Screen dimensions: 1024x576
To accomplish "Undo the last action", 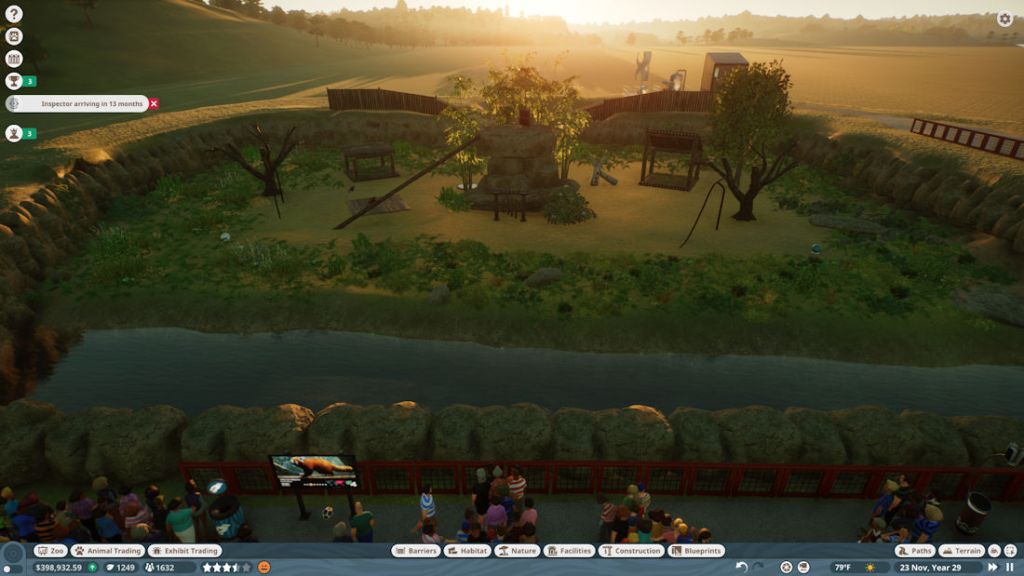I will (741, 567).
